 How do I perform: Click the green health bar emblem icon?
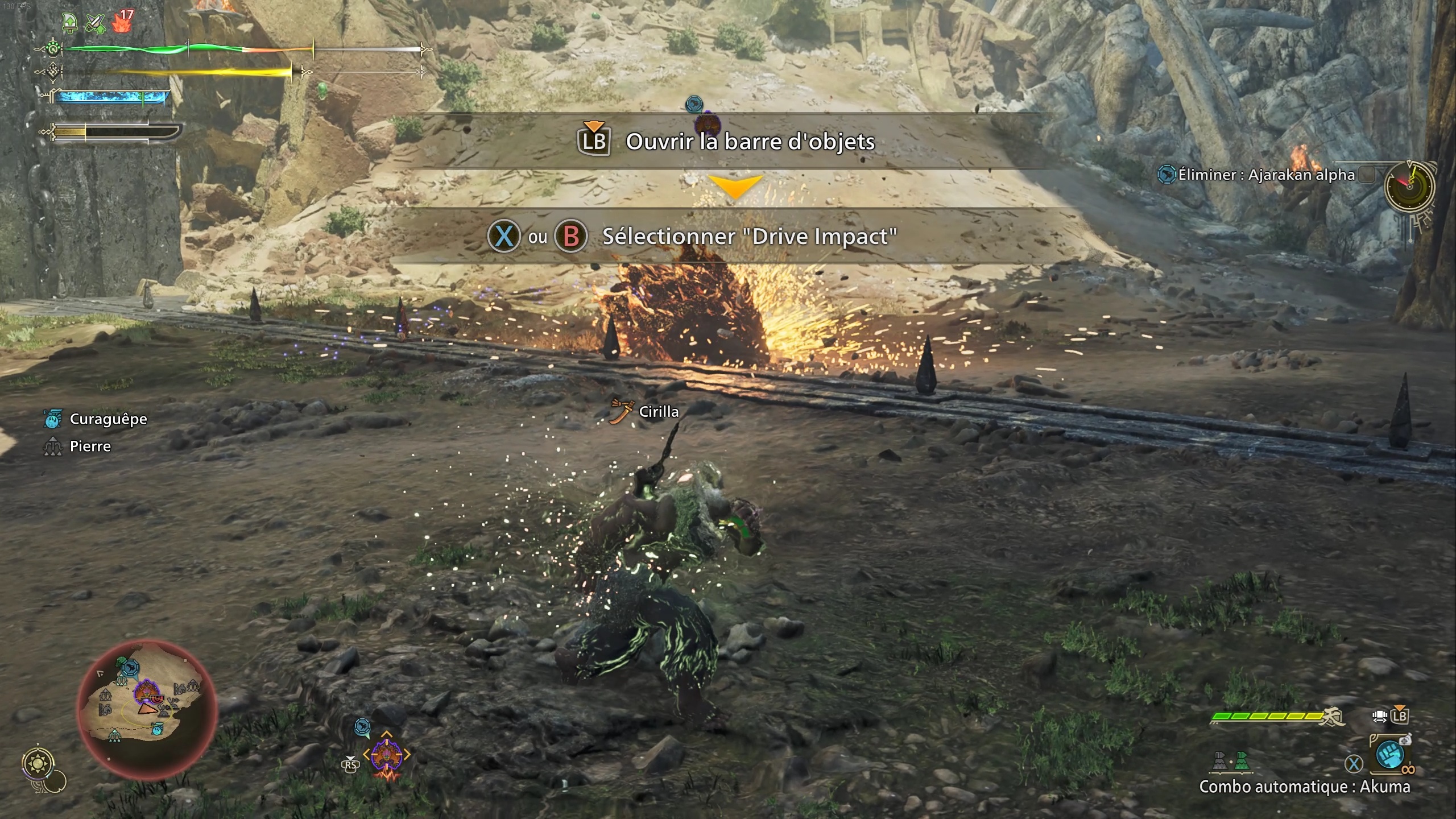52,49
